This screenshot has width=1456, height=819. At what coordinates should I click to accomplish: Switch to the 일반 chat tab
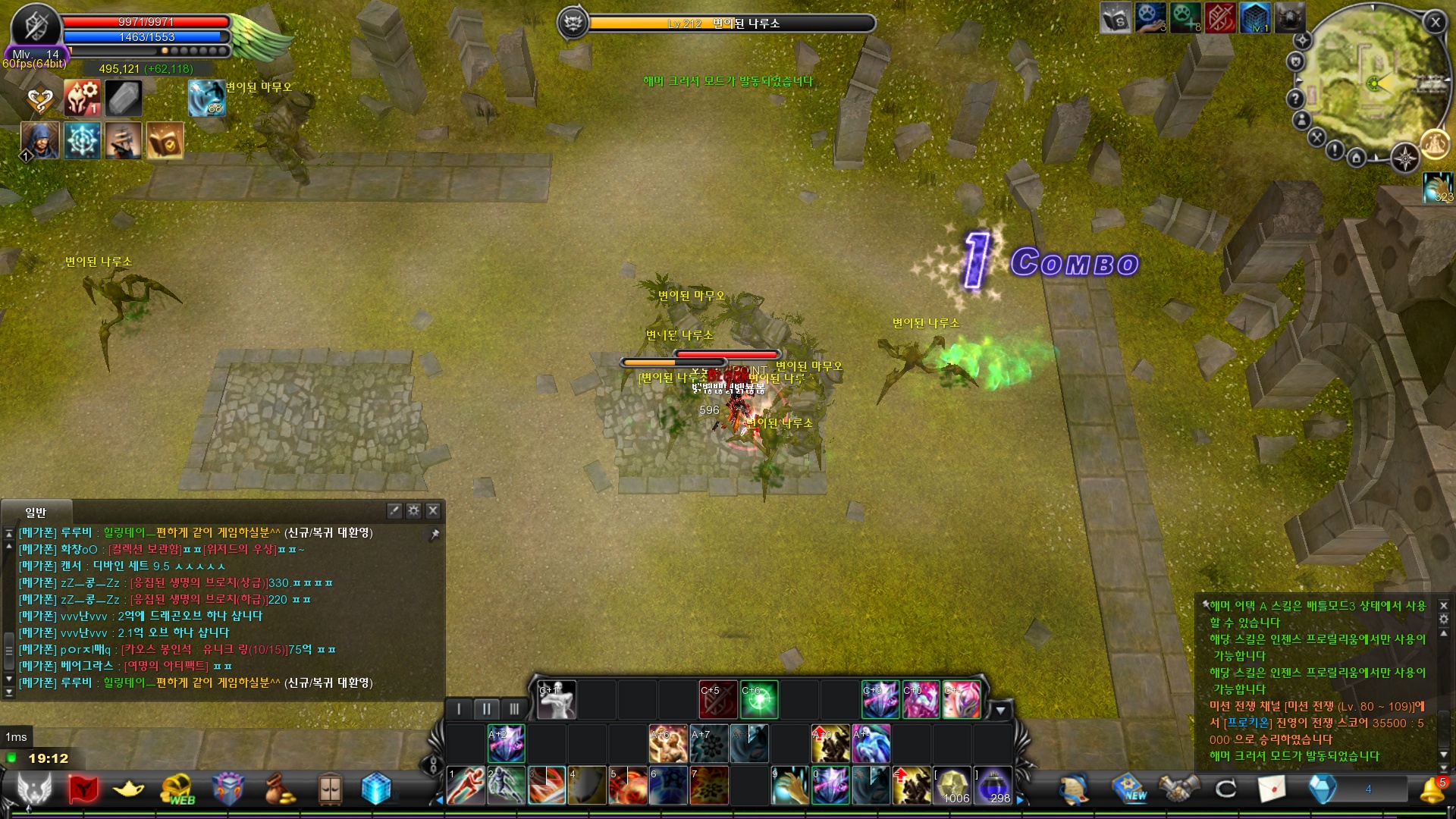(36, 513)
